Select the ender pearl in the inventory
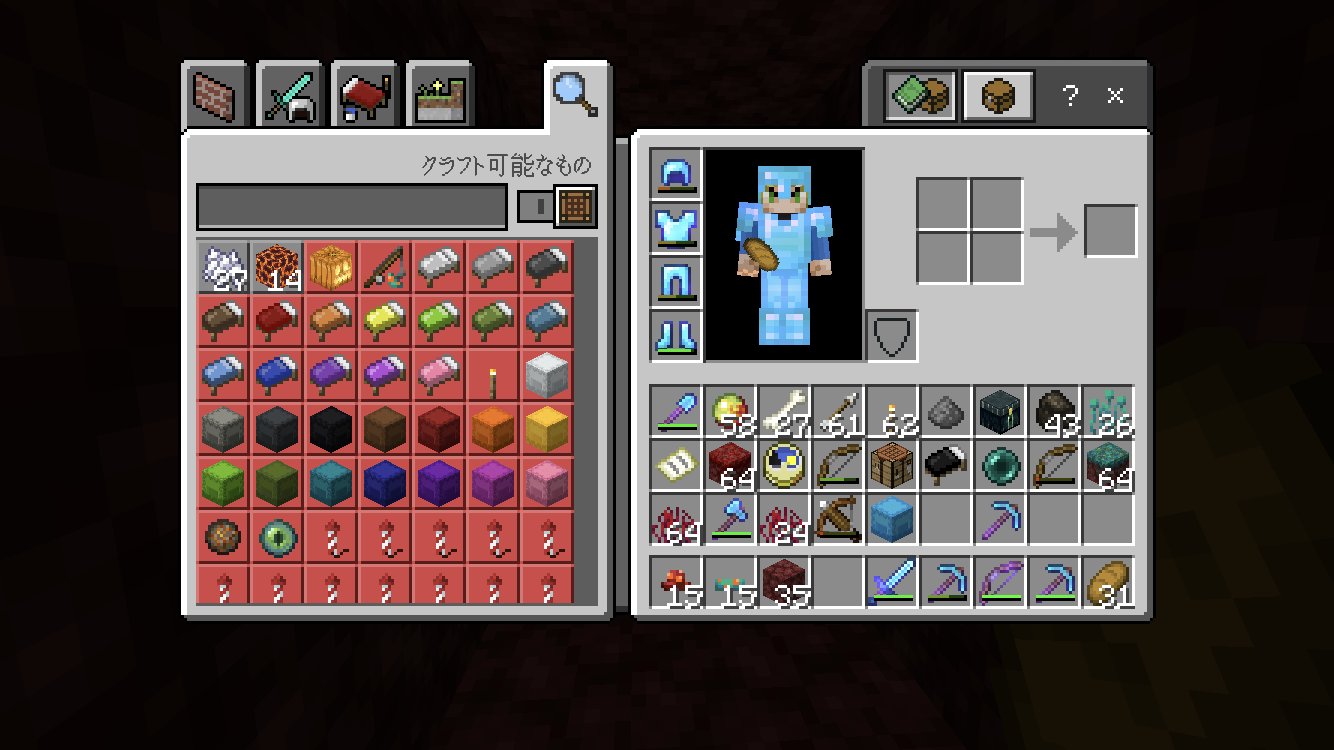 [x=999, y=467]
